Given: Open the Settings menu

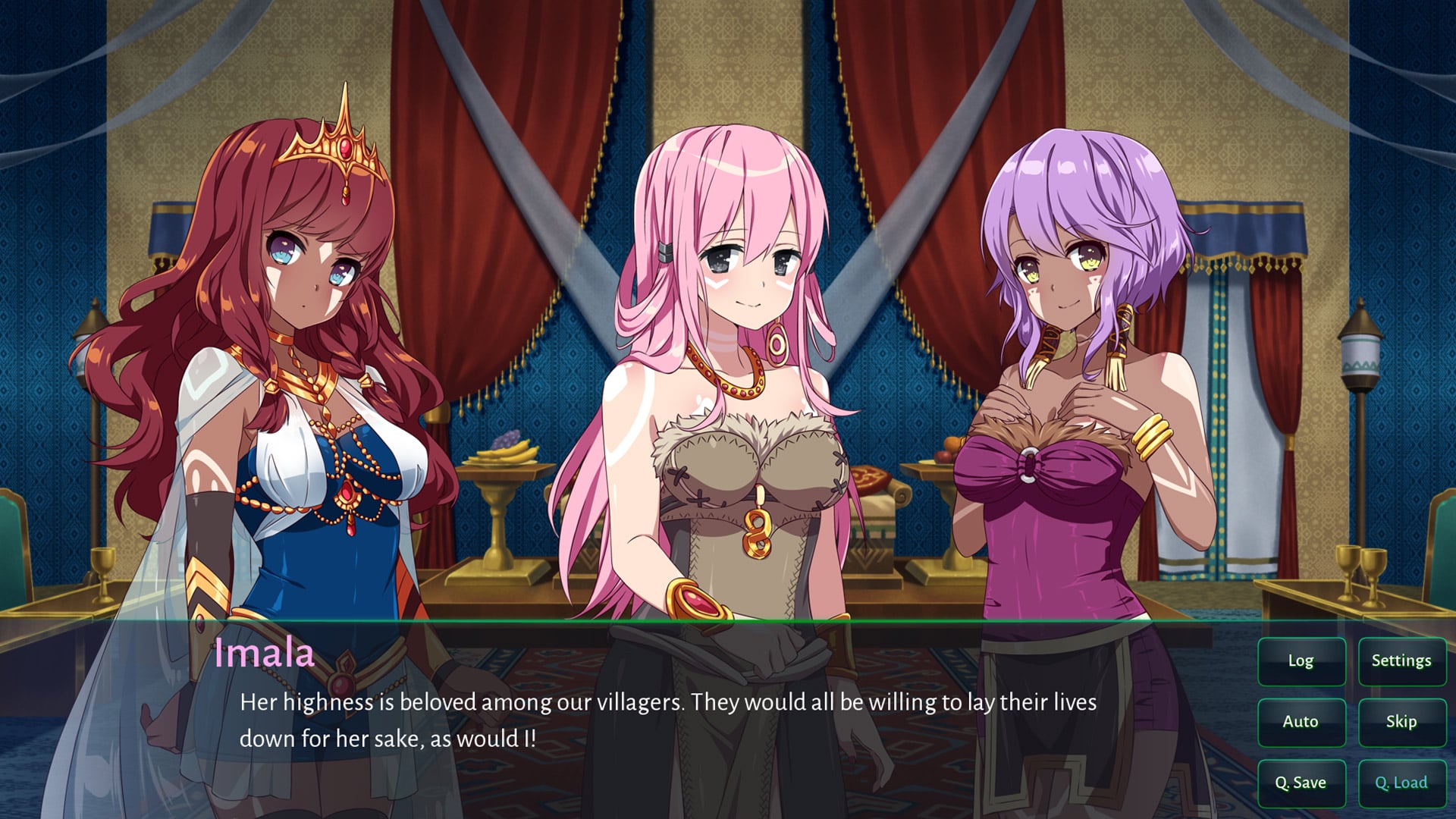Looking at the screenshot, I should (1401, 661).
